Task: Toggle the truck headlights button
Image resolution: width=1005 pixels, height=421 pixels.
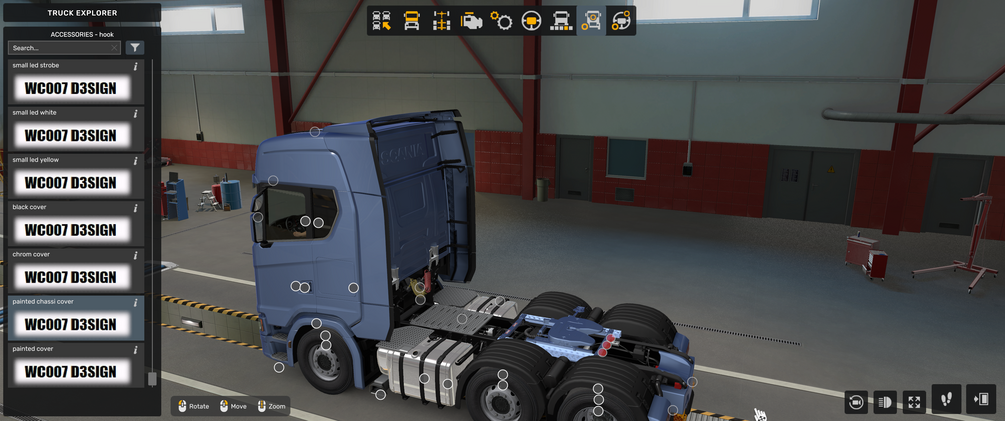Action: tap(885, 402)
